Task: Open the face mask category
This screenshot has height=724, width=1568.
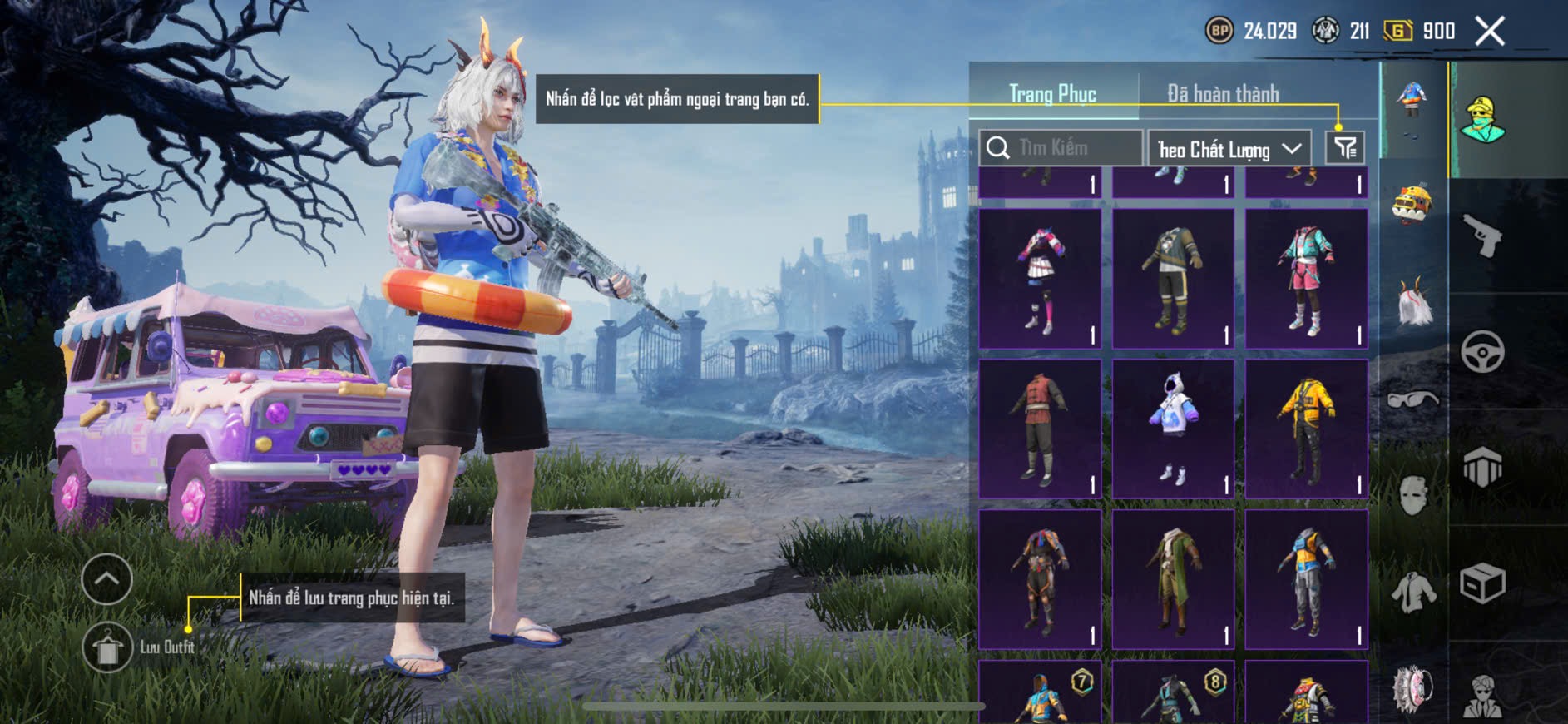Action: tap(1412, 496)
